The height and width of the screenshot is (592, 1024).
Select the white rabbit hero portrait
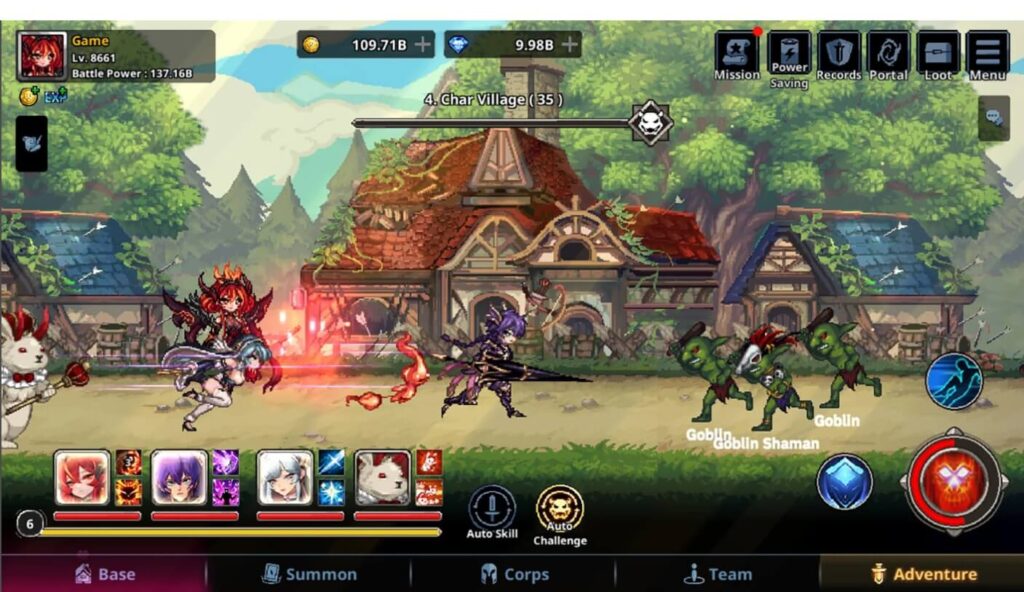click(x=383, y=479)
